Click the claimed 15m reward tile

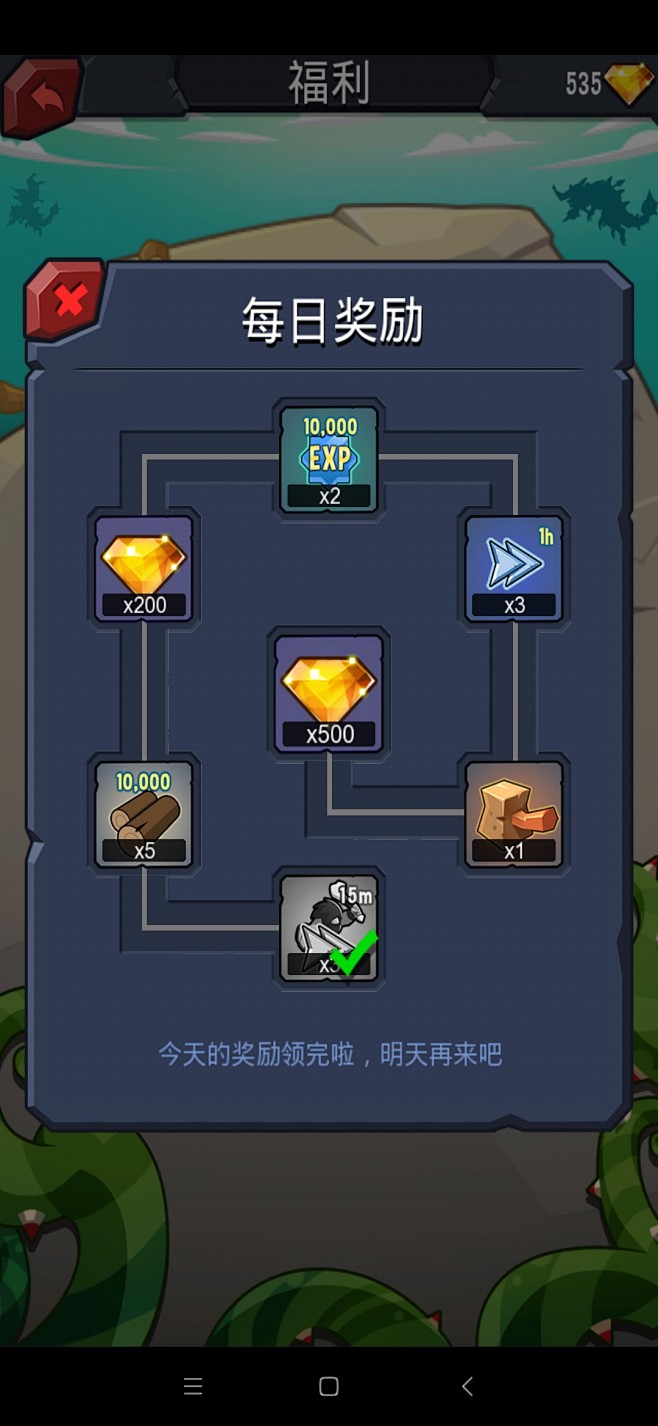point(329,927)
